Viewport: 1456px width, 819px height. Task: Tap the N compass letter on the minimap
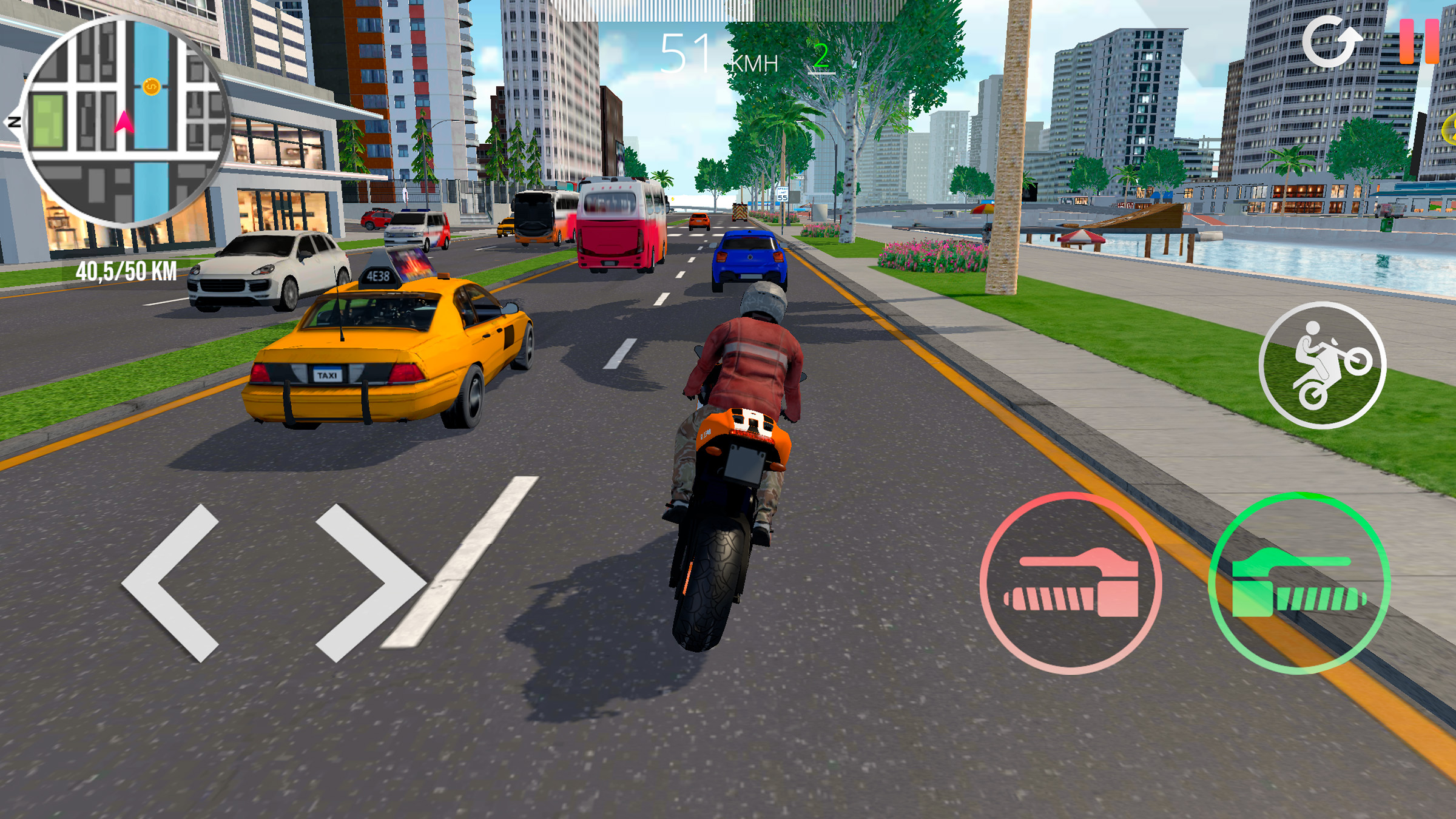point(15,123)
